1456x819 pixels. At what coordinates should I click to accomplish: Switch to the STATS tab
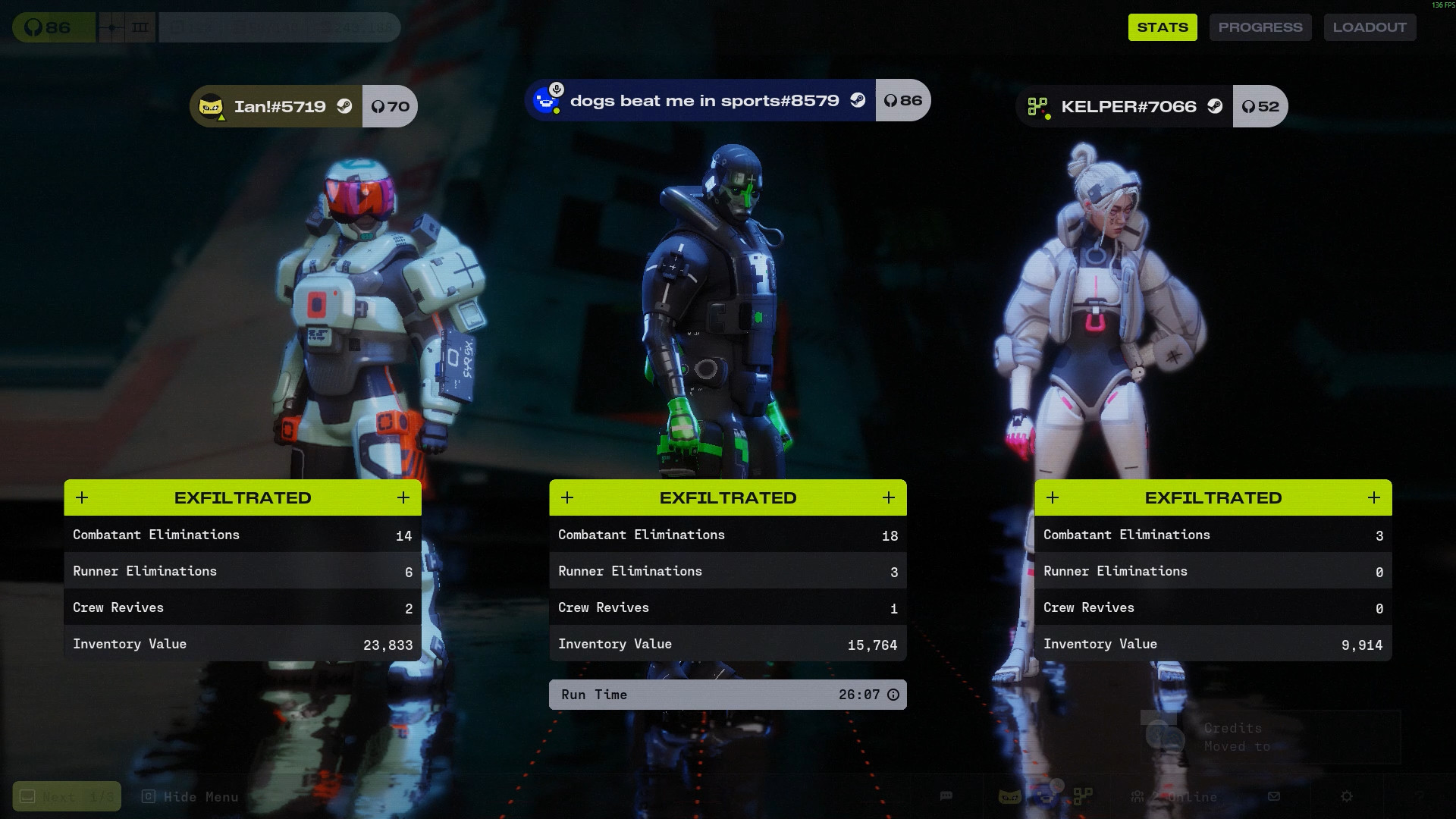pyautogui.click(x=1162, y=27)
